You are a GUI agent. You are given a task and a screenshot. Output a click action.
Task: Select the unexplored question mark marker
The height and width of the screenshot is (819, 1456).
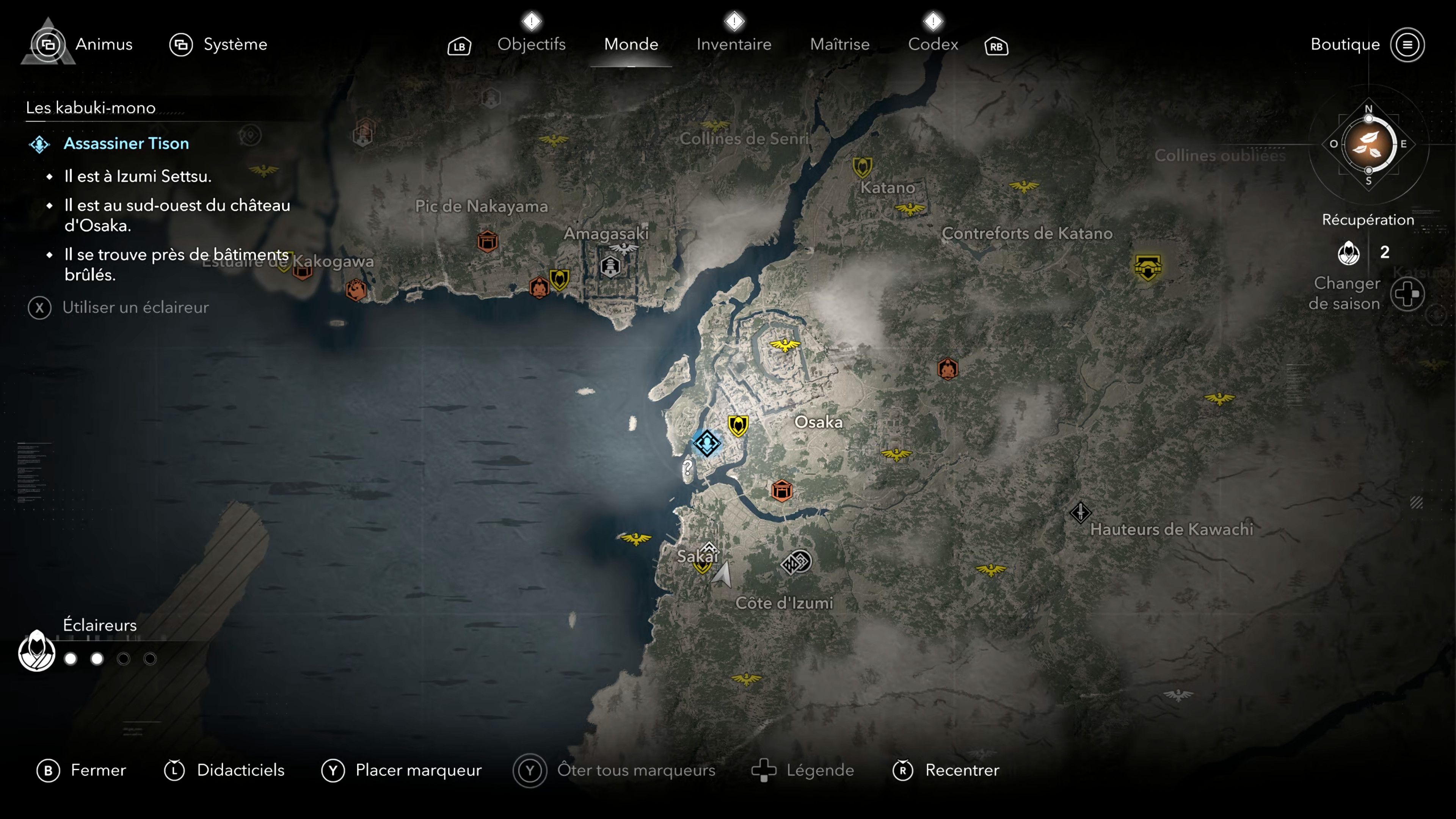pyautogui.click(x=687, y=468)
